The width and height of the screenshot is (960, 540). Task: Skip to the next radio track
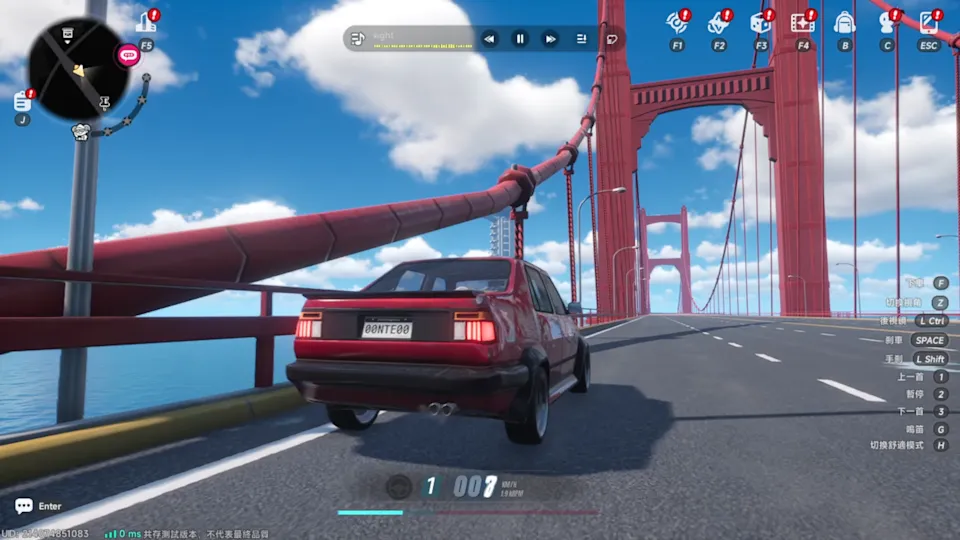(550, 39)
